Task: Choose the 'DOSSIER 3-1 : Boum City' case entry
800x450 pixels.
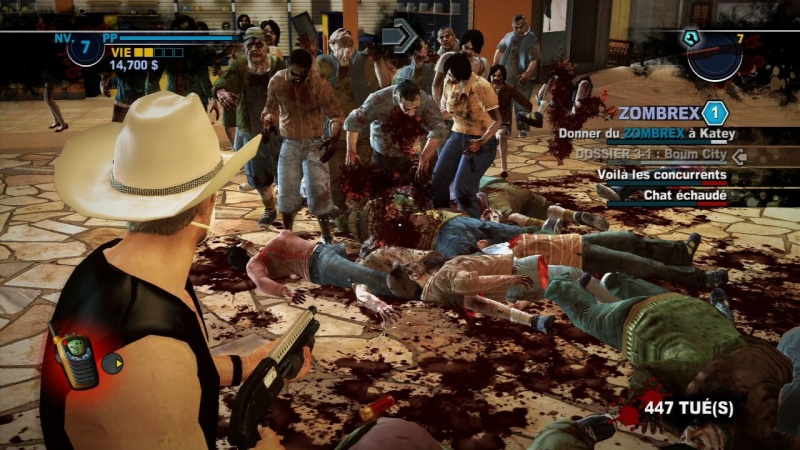Action: 650,156
